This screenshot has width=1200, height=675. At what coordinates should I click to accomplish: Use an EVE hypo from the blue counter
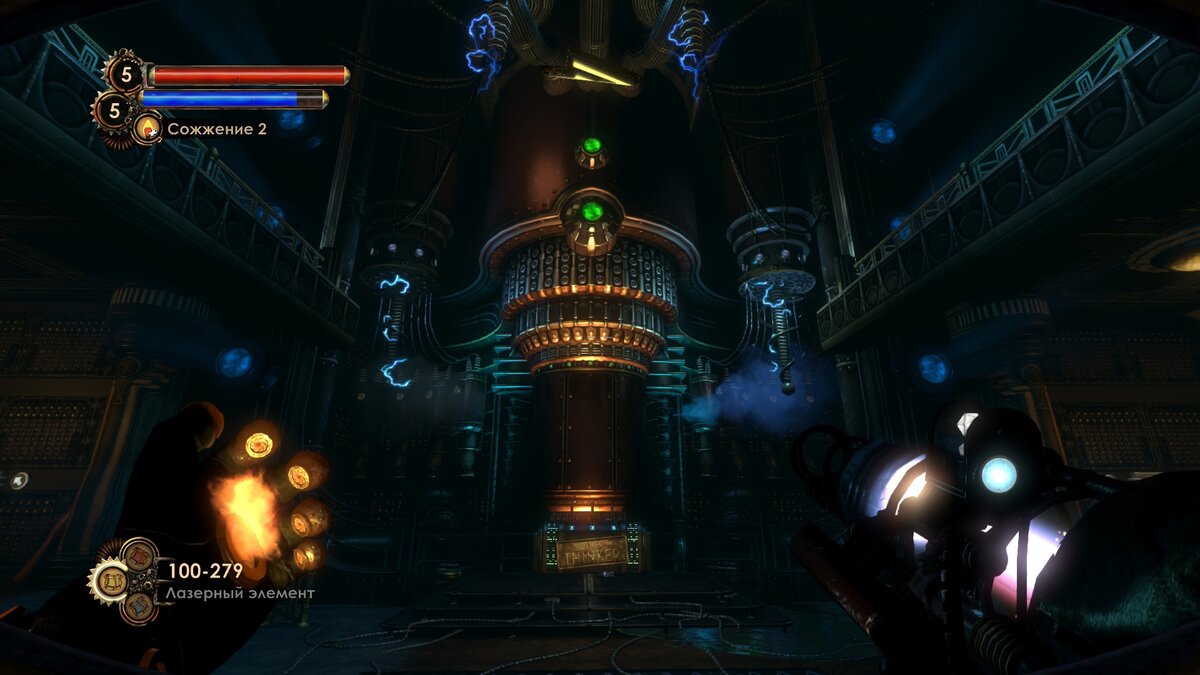113,110
